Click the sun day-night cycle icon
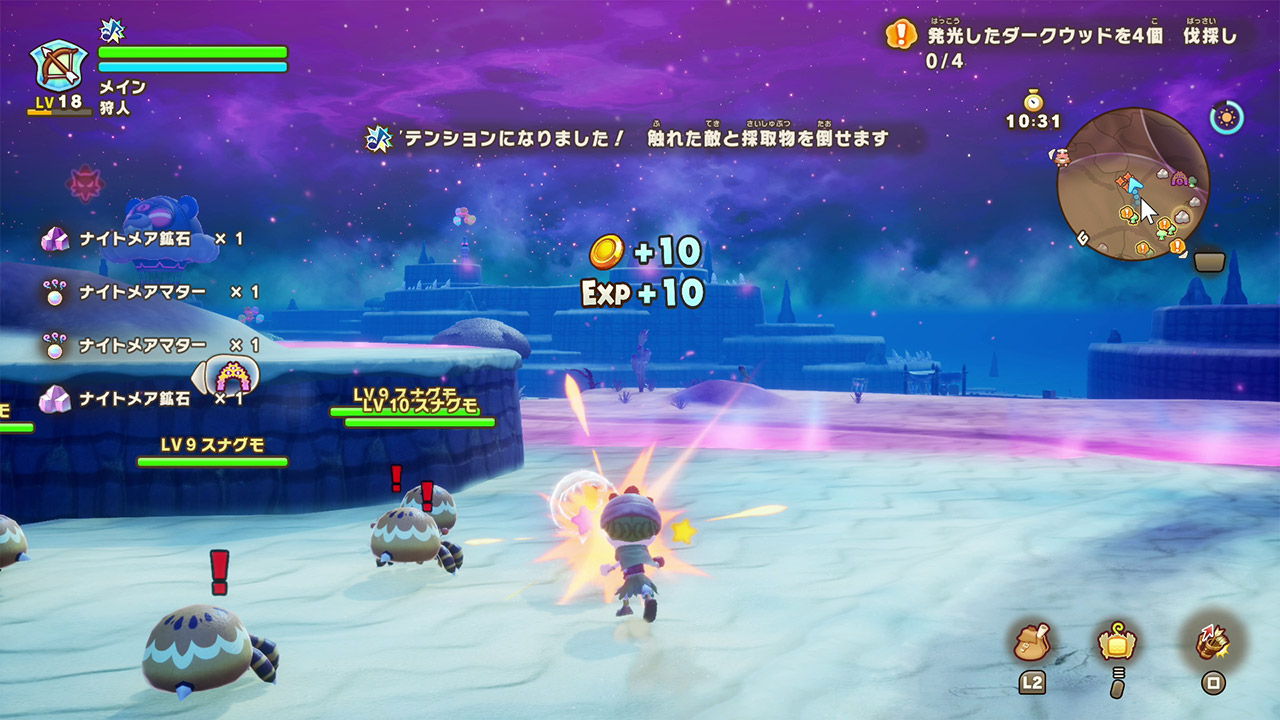 tap(1226, 118)
